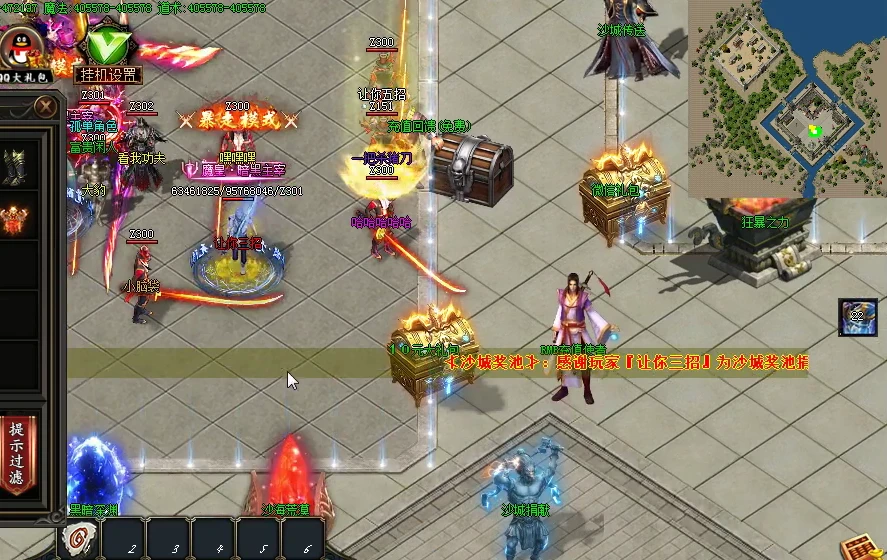Open the abacus icon in bottom-right corner
The image size is (887, 560).
[859, 546]
